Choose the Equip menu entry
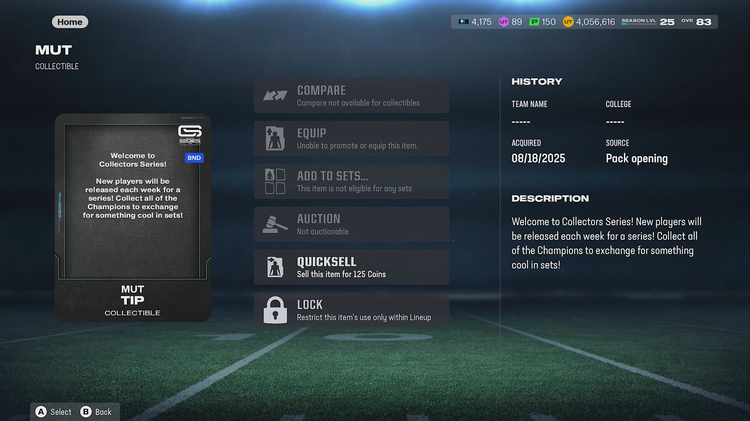Image resolution: width=750 pixels, height=421 pixels. (x=351, y=139)
